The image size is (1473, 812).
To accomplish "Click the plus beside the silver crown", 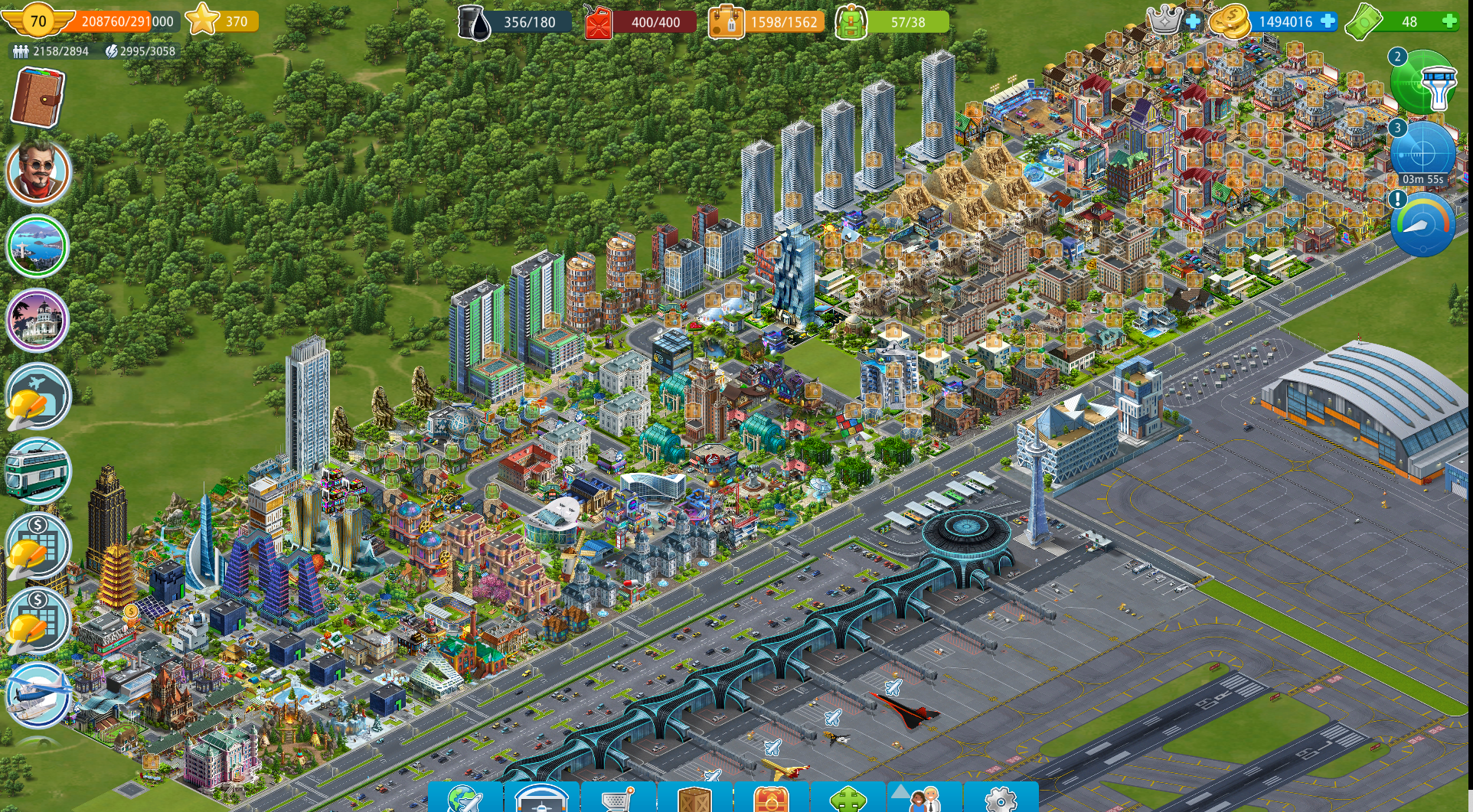I will coord(1193,21).
